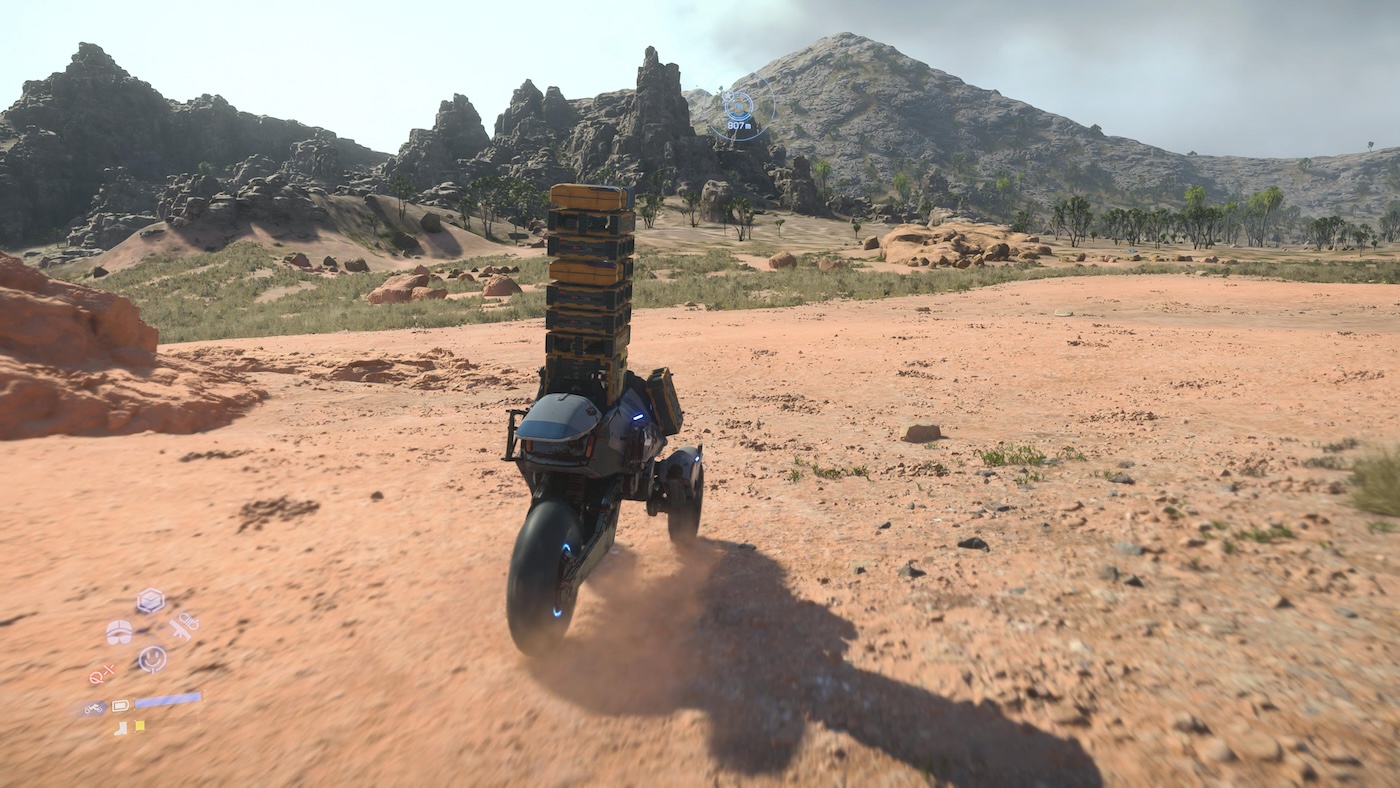Open the weapons and tools icon
The width and height of the screenshot is (1400, 788).
click(x=182, y=626)
